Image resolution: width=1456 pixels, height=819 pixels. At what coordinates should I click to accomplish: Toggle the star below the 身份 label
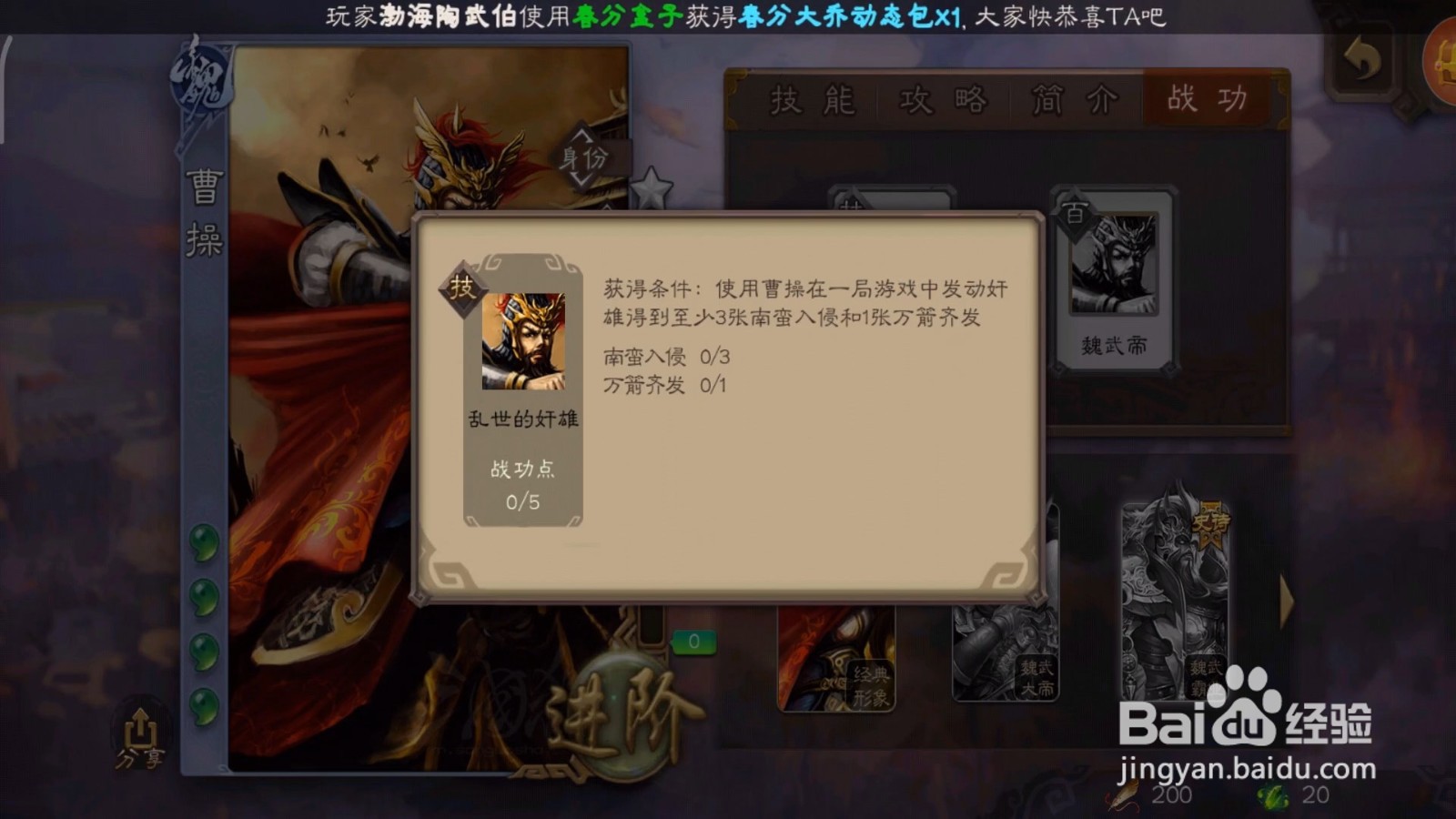pos(651,188)
